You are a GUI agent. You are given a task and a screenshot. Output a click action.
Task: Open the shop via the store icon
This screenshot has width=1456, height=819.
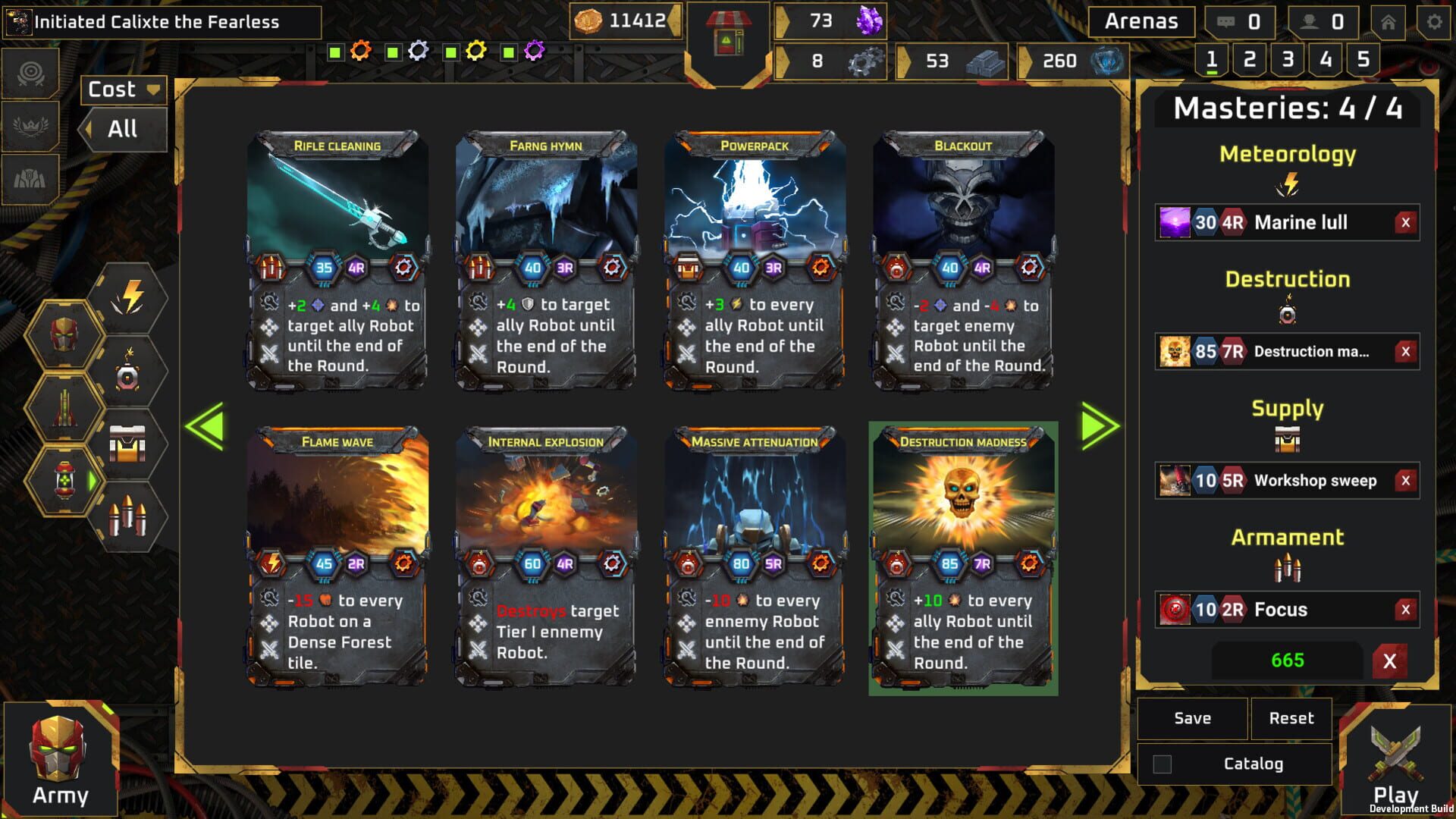[x=730, y=34]
